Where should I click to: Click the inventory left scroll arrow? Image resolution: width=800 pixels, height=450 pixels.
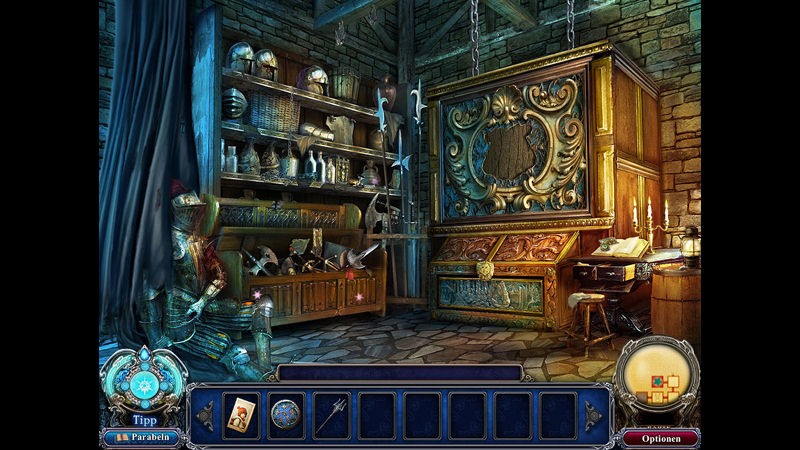204,414
